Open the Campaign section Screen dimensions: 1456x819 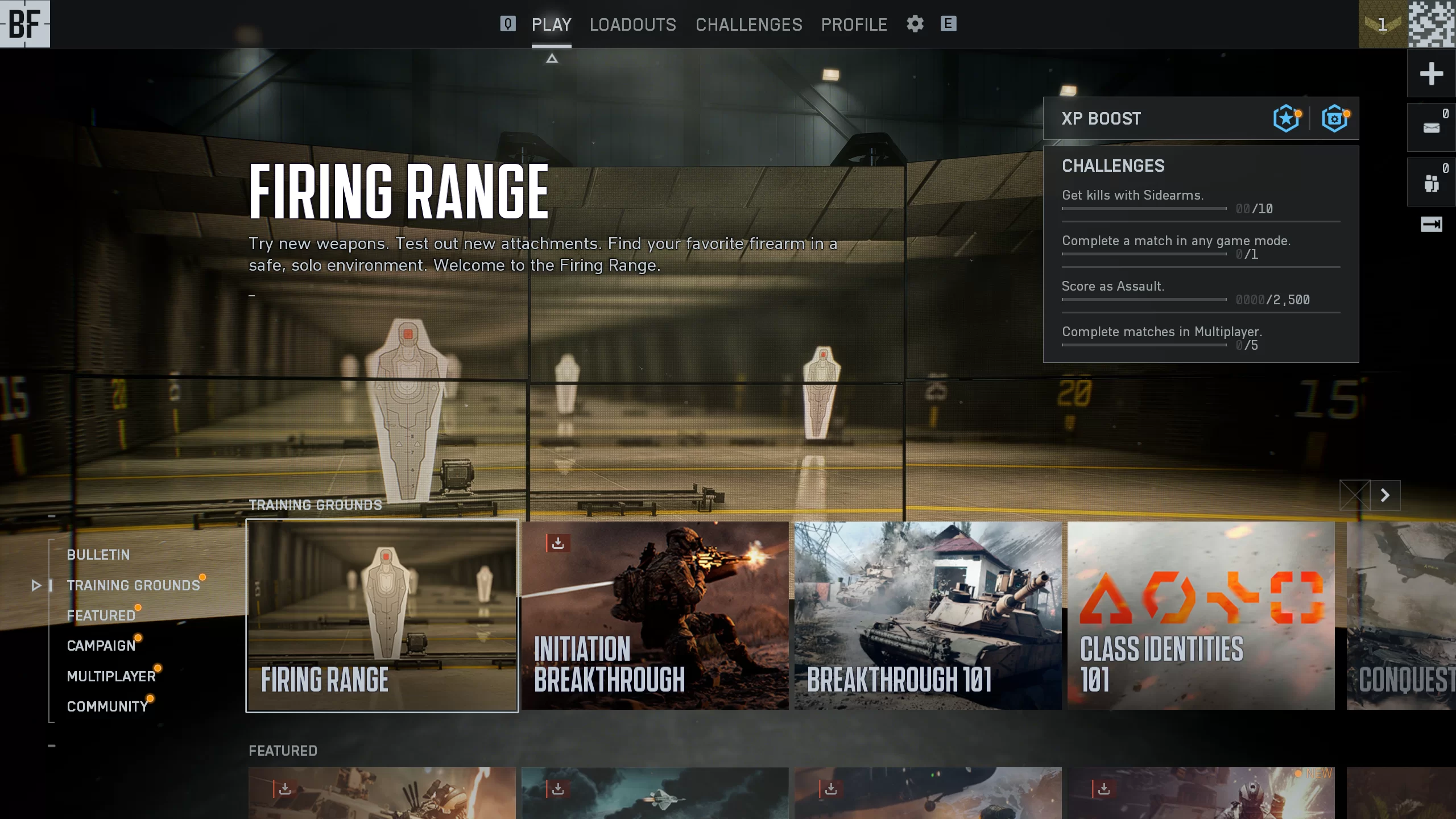[101, 646]
